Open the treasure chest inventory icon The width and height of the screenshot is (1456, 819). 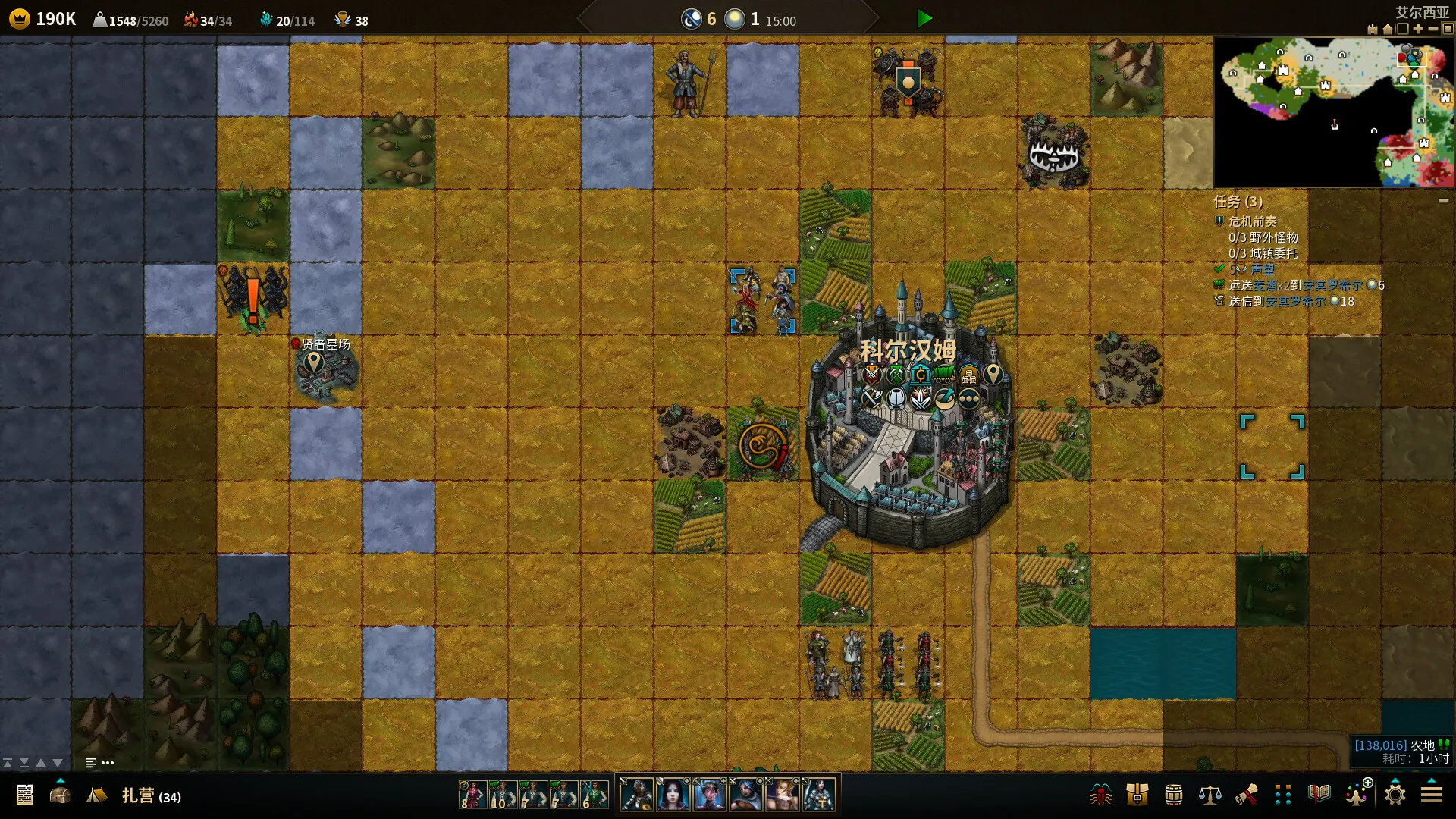pos(60,795)
